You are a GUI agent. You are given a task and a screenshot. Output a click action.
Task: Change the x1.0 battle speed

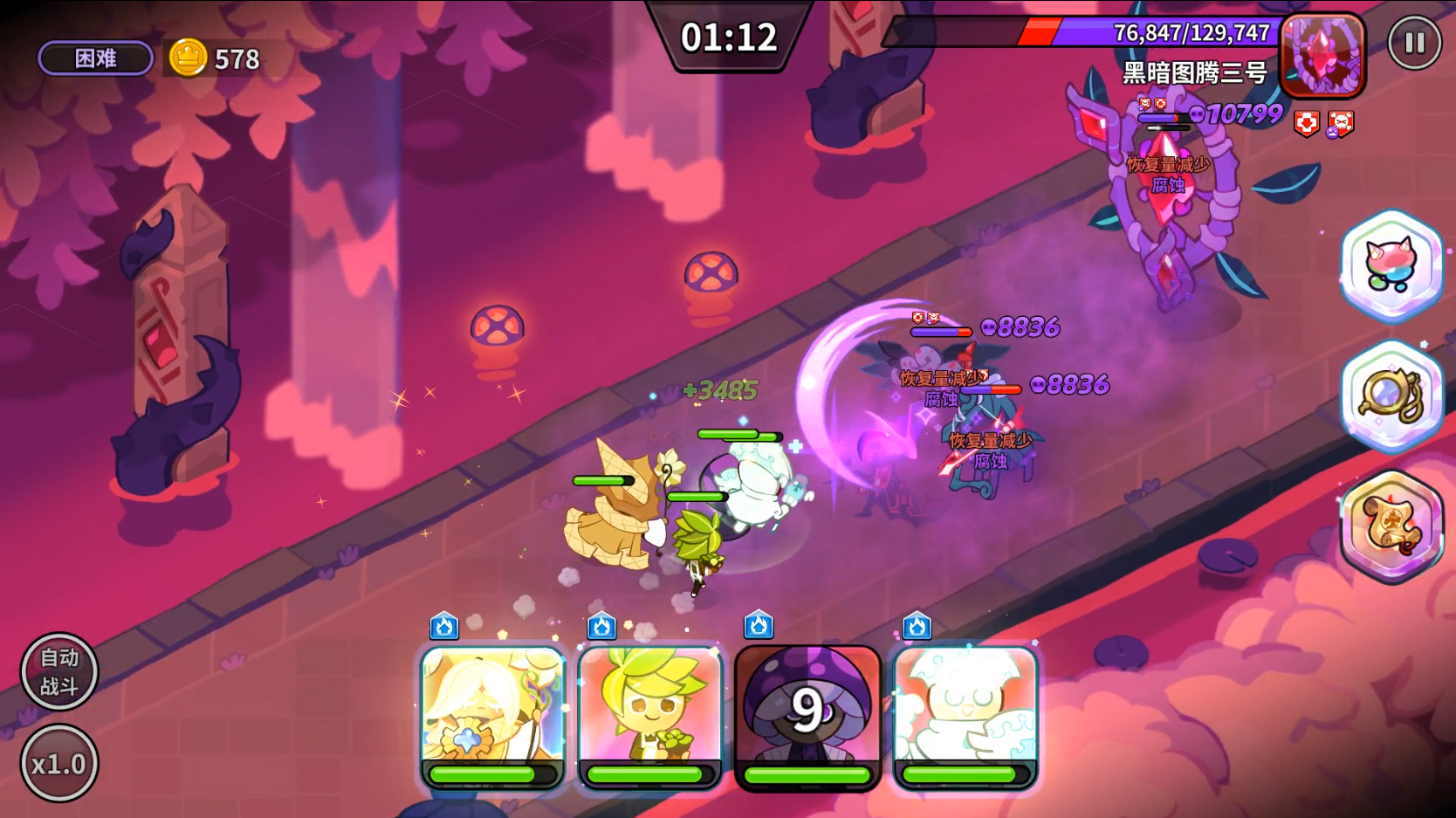58,764
